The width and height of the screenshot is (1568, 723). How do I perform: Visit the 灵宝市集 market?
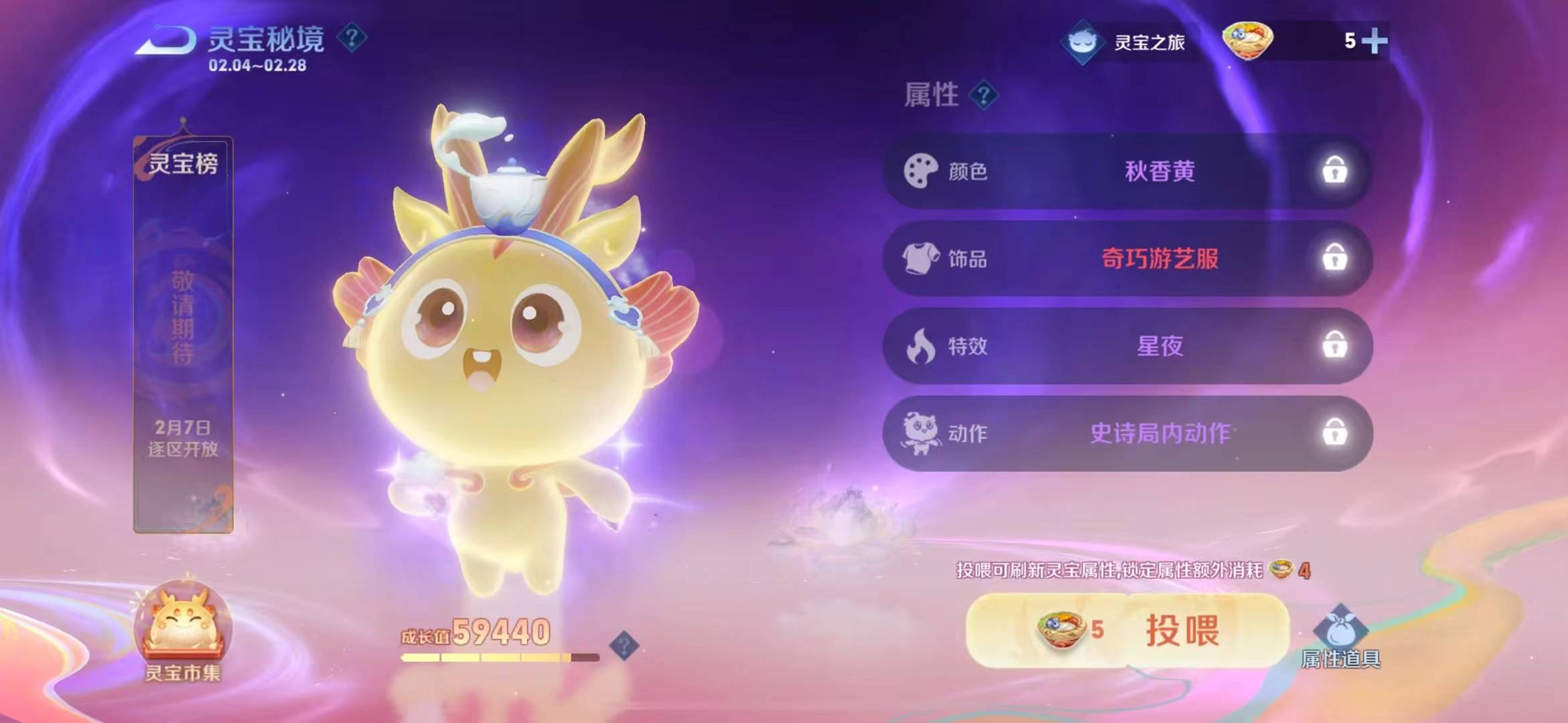pos(183,631)
